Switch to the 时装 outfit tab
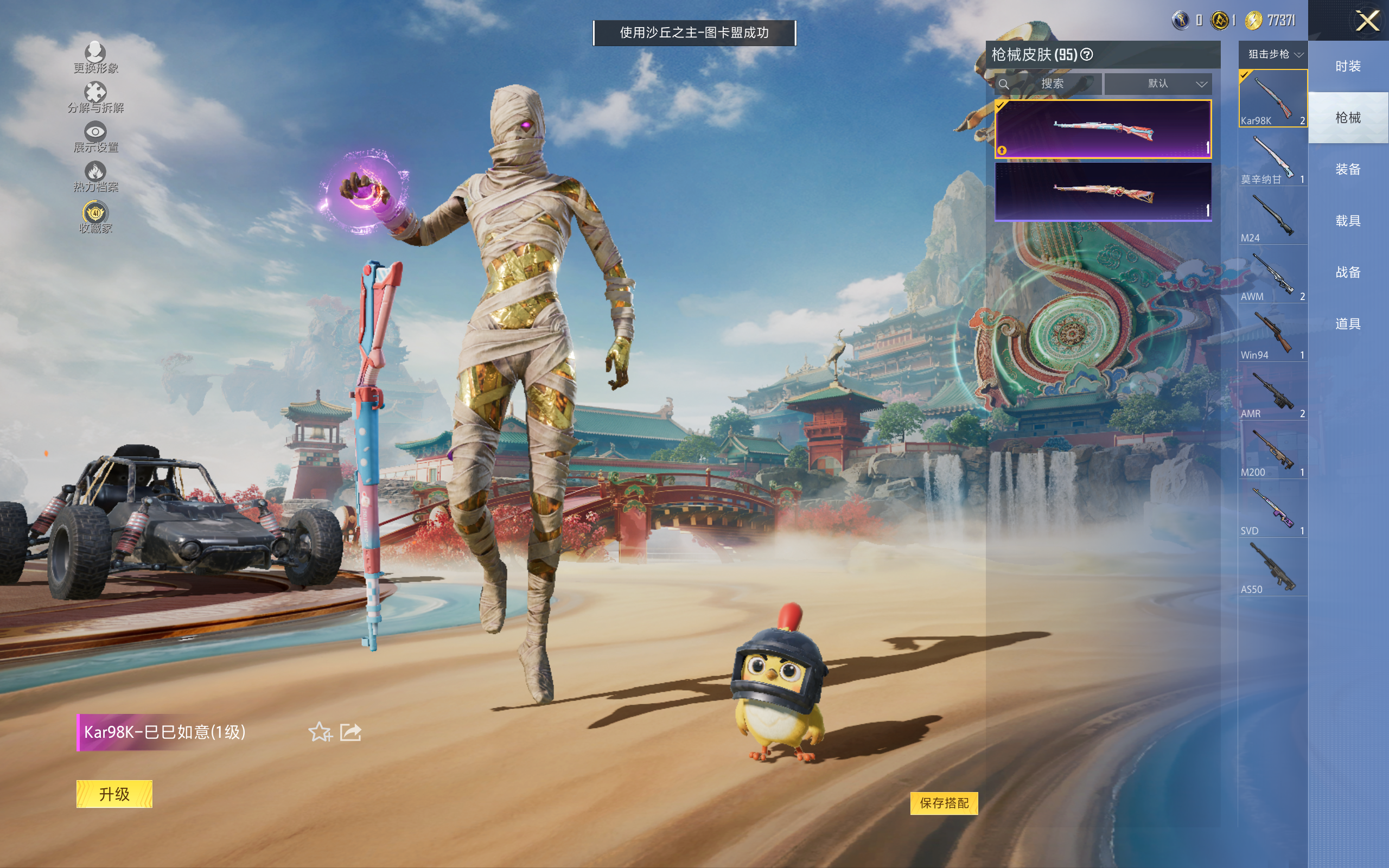The height and width of the screenshot is (868, 1389). click(1348, 67)
